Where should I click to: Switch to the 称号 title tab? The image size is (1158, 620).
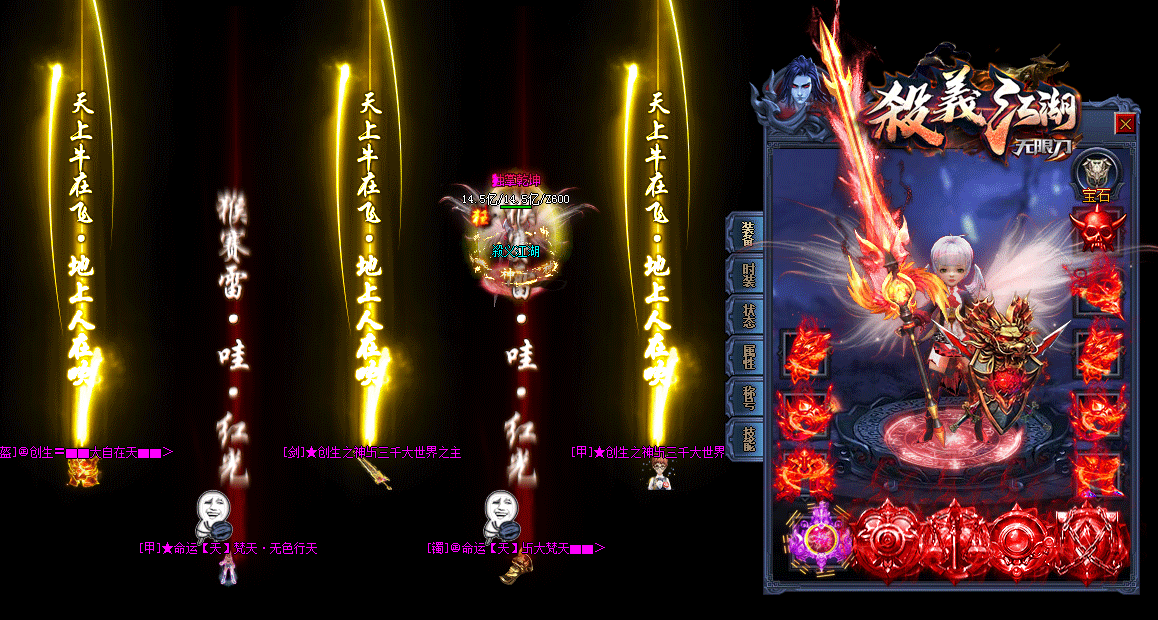(x=747, y=398)
